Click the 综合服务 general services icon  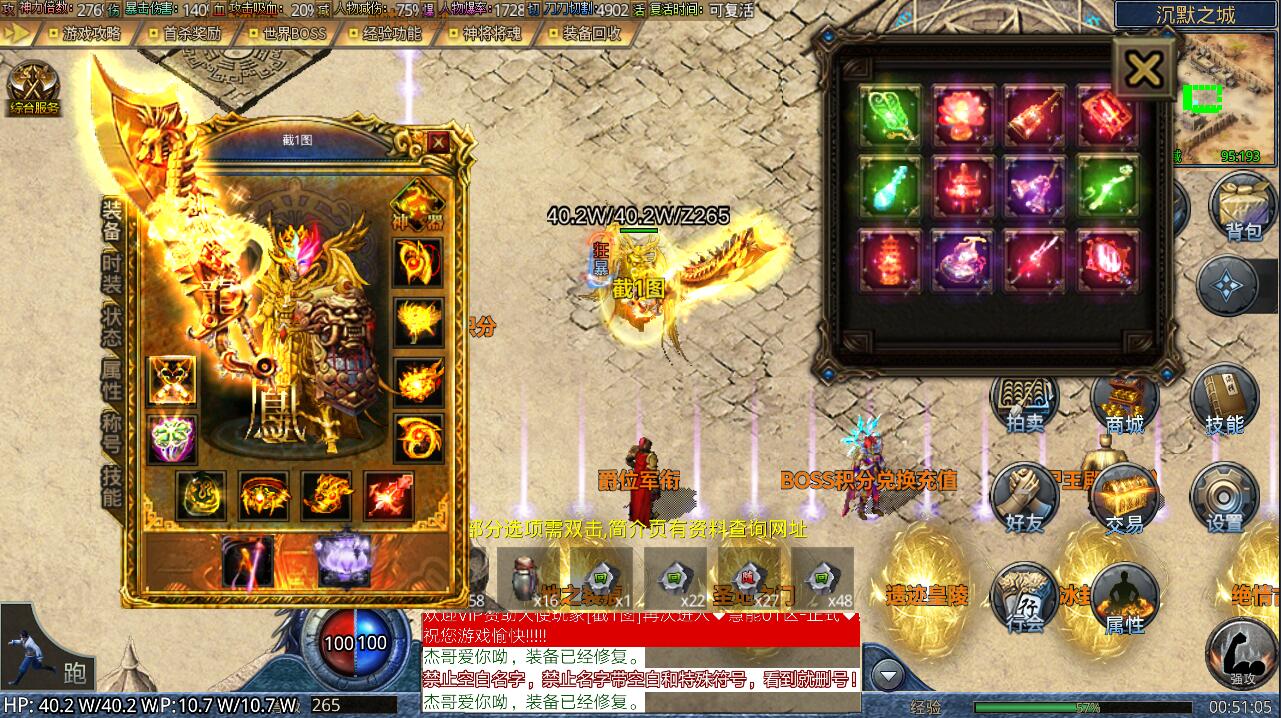point(34,87)
